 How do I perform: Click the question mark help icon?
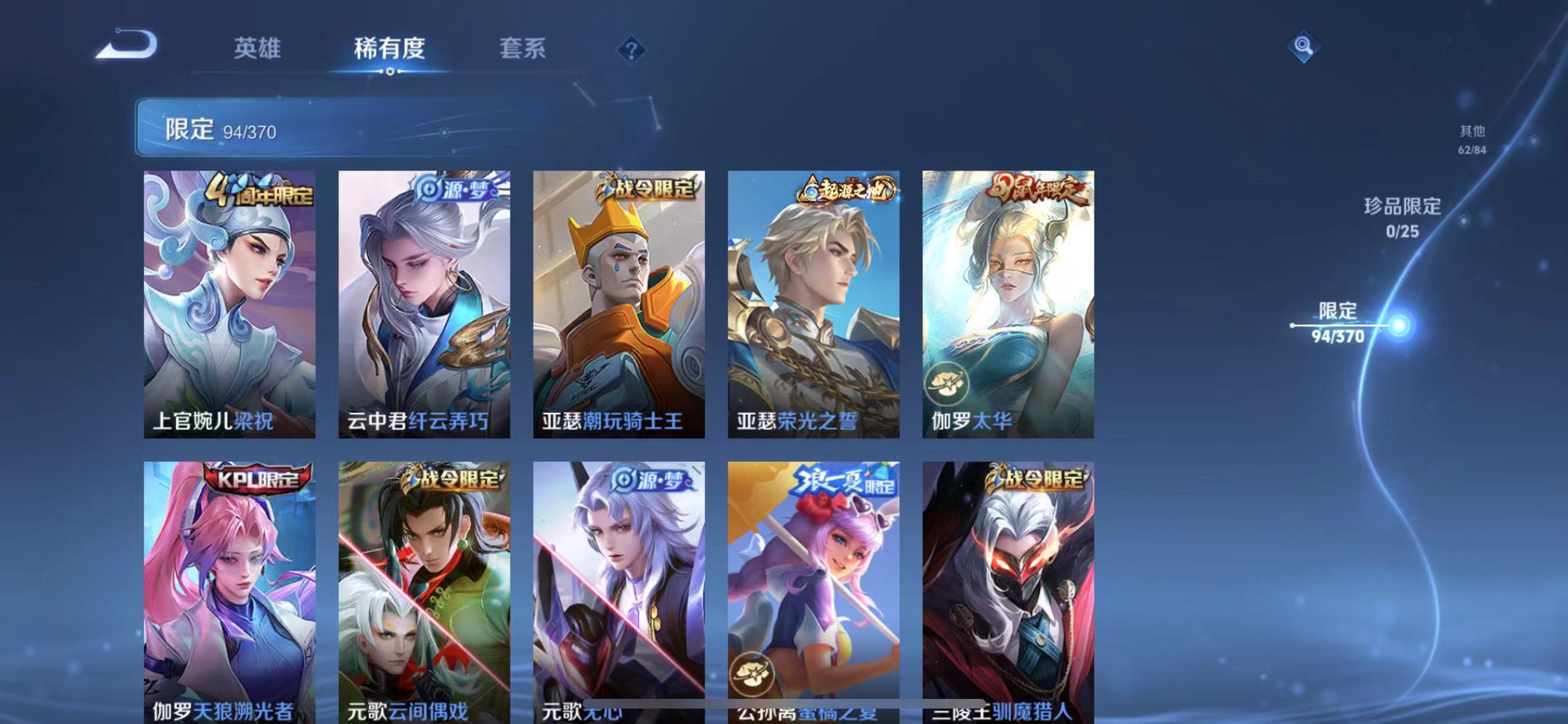(x=633, y=50)
